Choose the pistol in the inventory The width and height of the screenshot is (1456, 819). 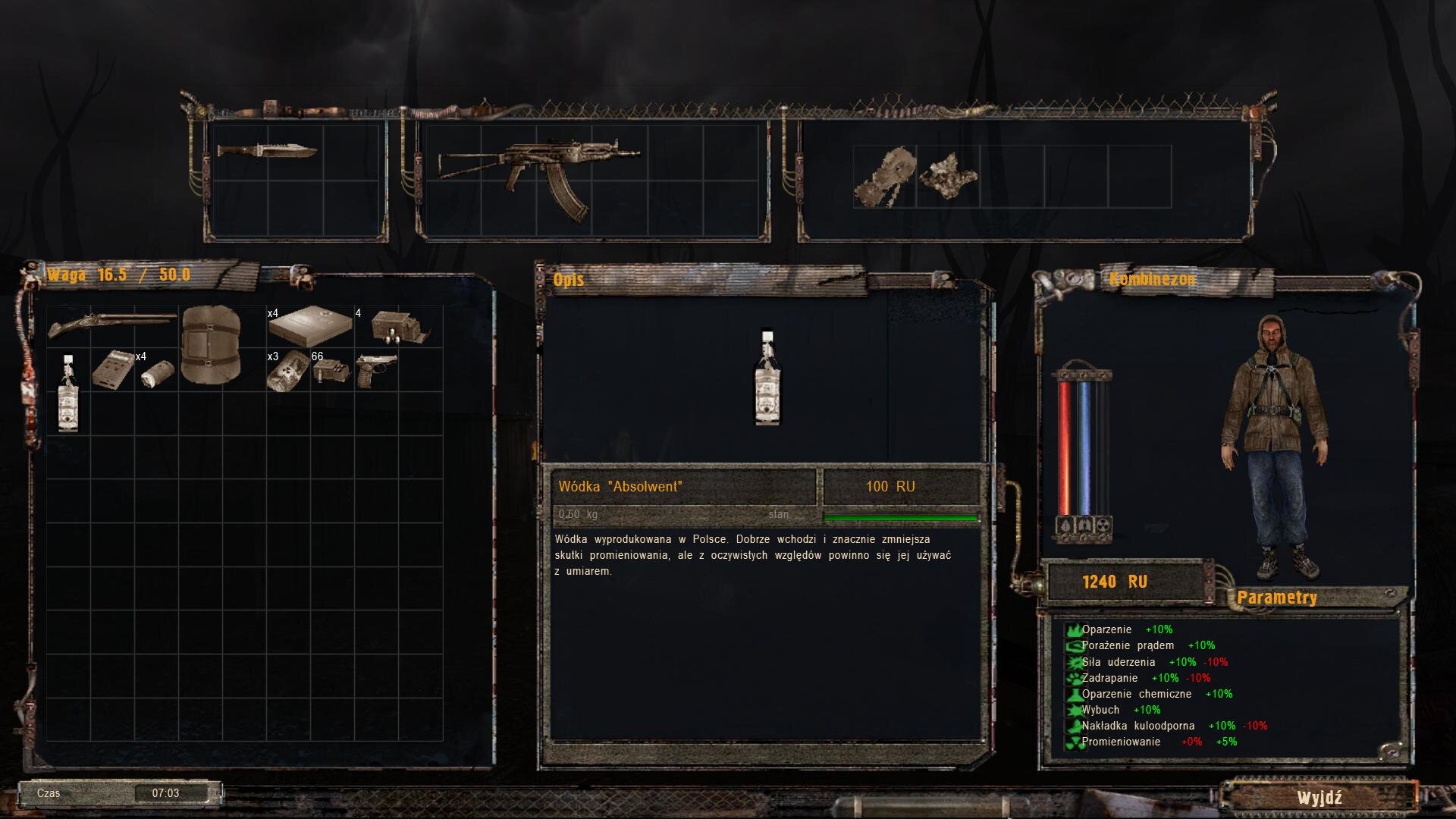pos(375,369)
